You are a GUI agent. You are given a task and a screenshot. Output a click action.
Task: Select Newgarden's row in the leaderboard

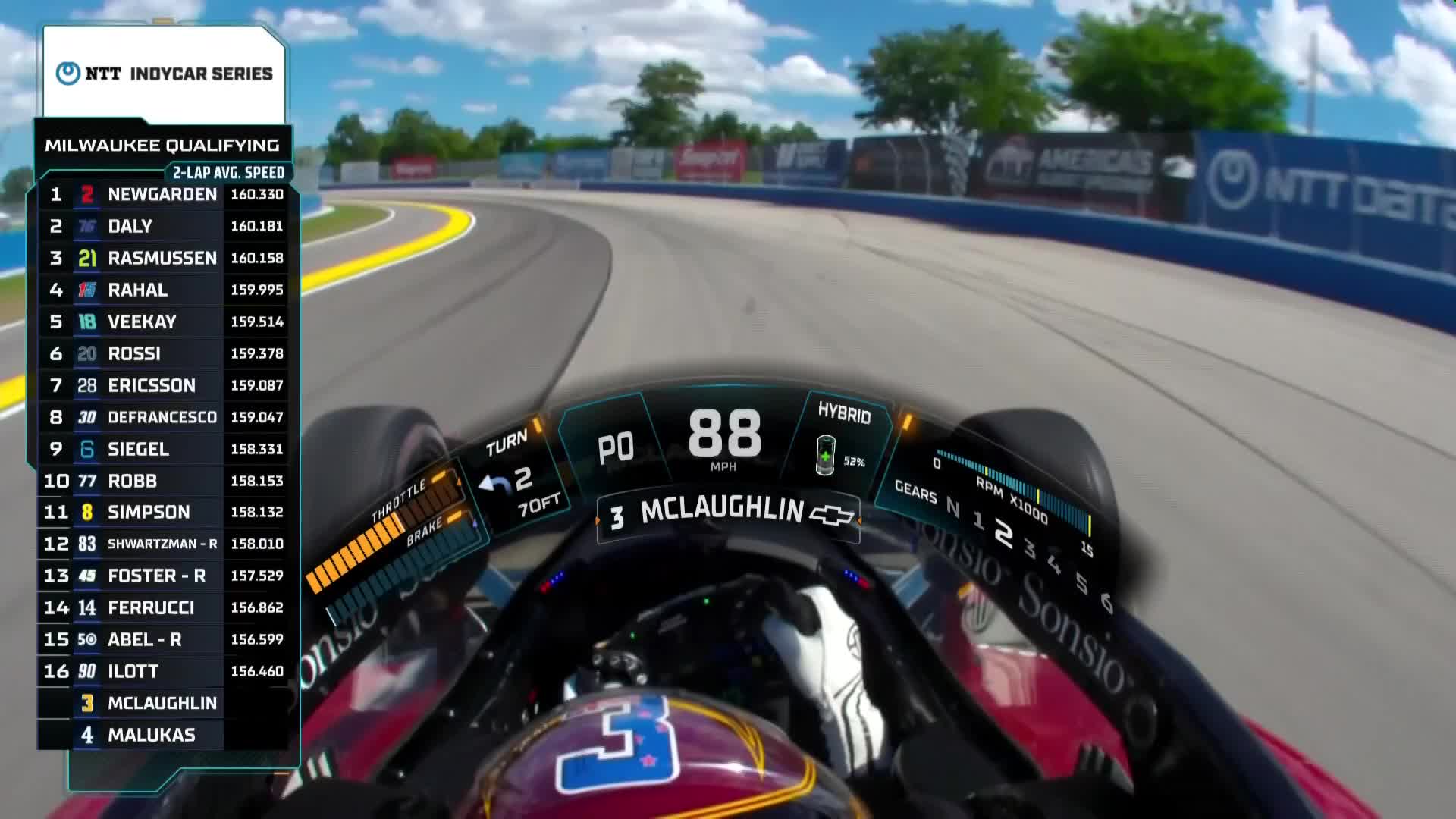[162, 195]
